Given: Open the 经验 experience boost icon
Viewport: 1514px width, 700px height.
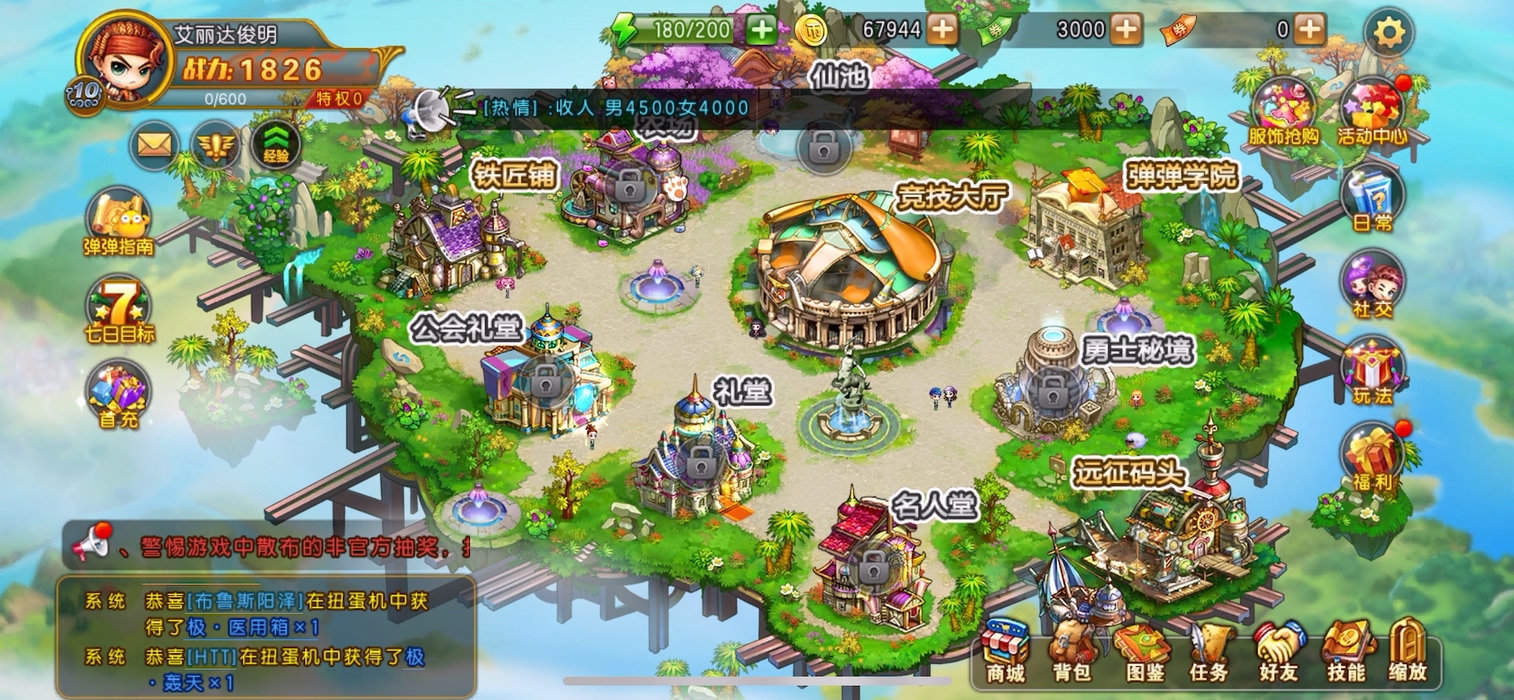Looking at the screenshot, I should point(276,146).
